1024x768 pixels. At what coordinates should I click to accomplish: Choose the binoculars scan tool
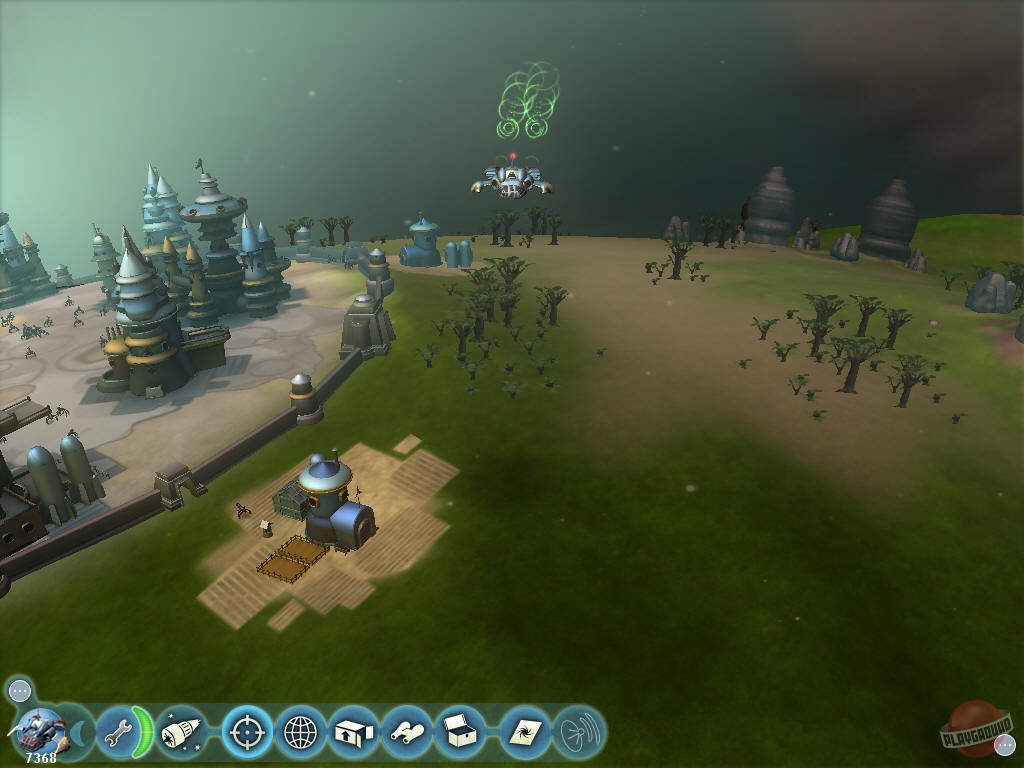point(407,733)
